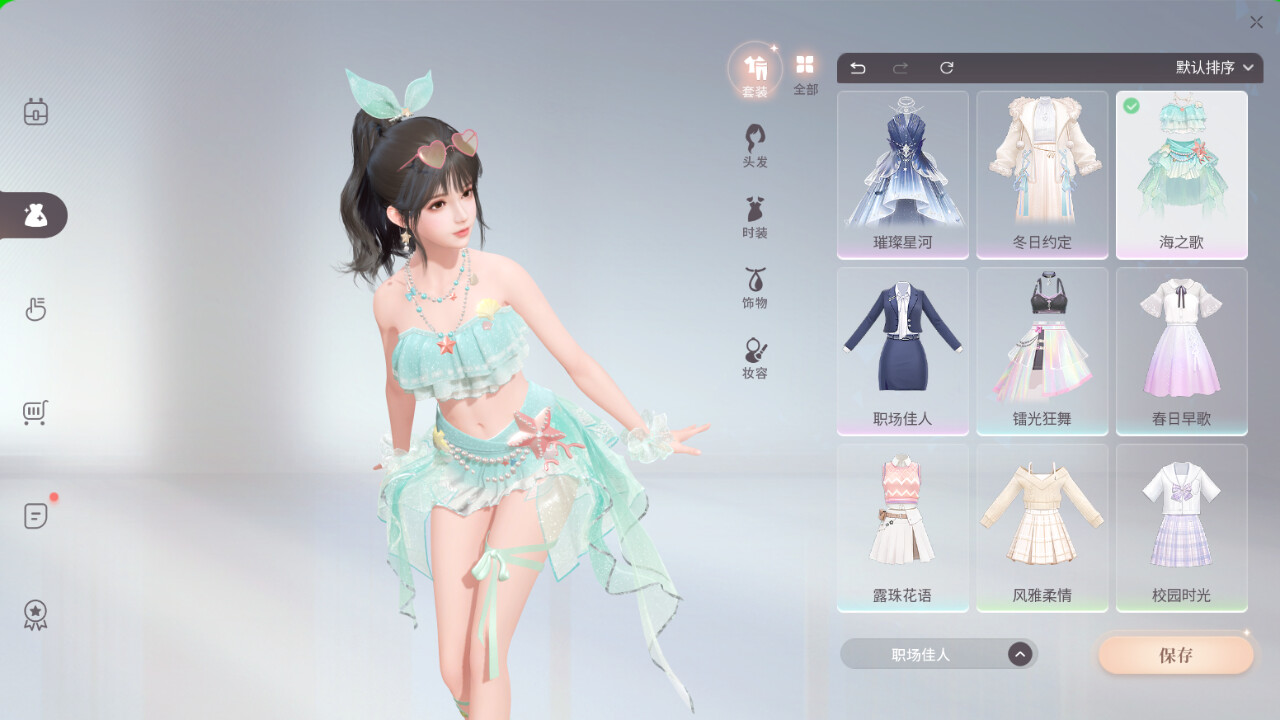
Task: Click the backpack icon at sidebar top
Action: [35, 113]
